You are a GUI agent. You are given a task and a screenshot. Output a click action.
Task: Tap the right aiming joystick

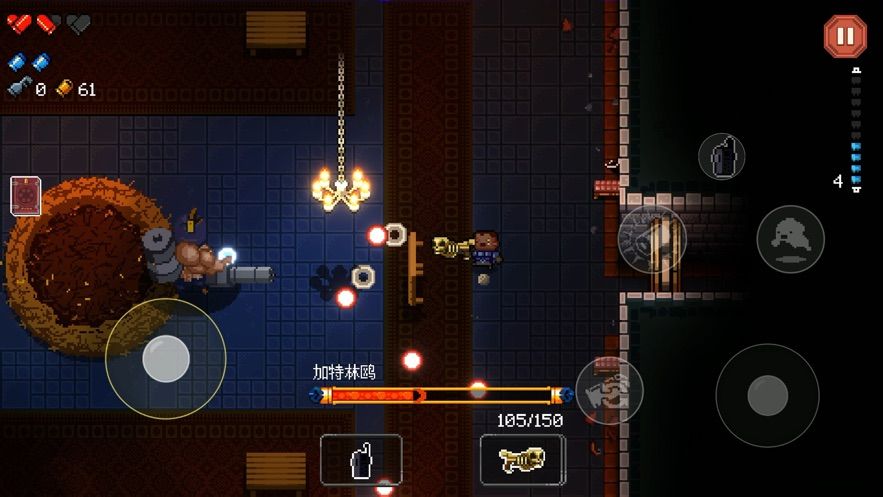coord(767,394)
